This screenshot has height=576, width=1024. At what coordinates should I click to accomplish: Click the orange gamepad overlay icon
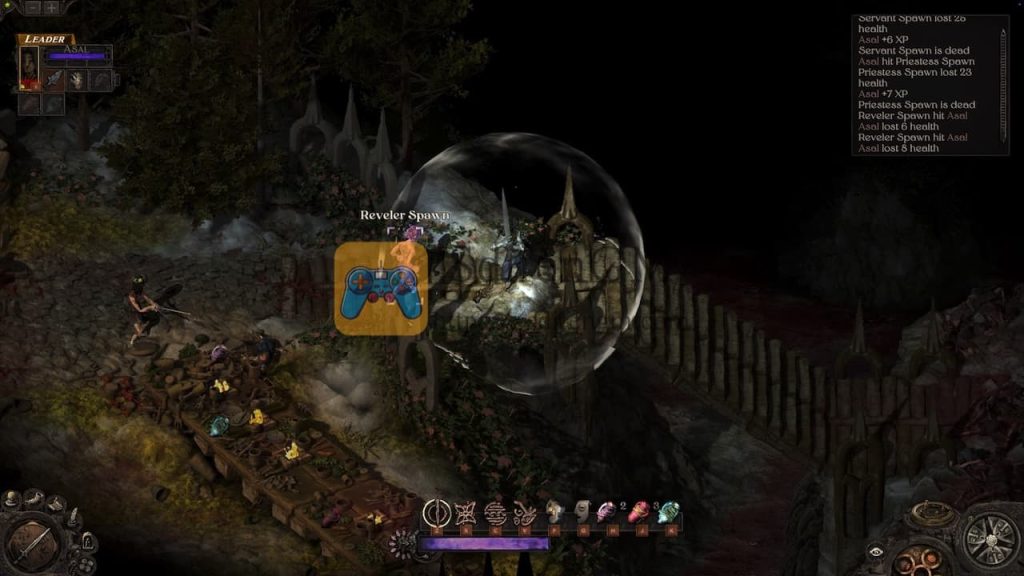(x=381, y=288)
